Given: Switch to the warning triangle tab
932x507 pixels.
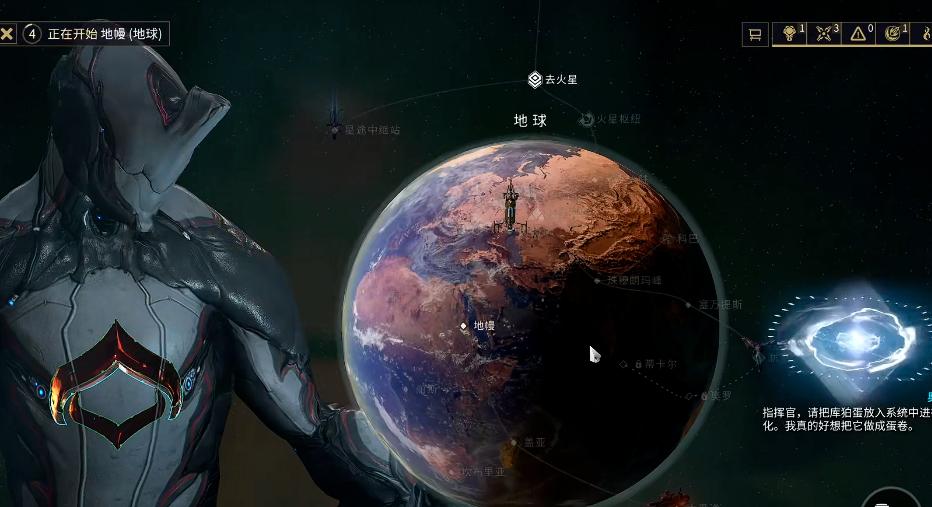Looking at the screenshot, I should click(859, 34).
